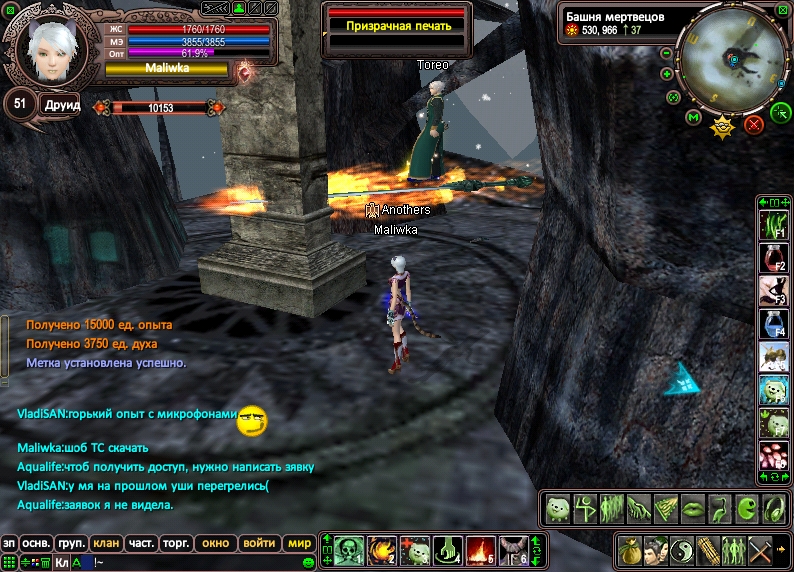Click the 'войти' chat button

click(x=259, y=543)
